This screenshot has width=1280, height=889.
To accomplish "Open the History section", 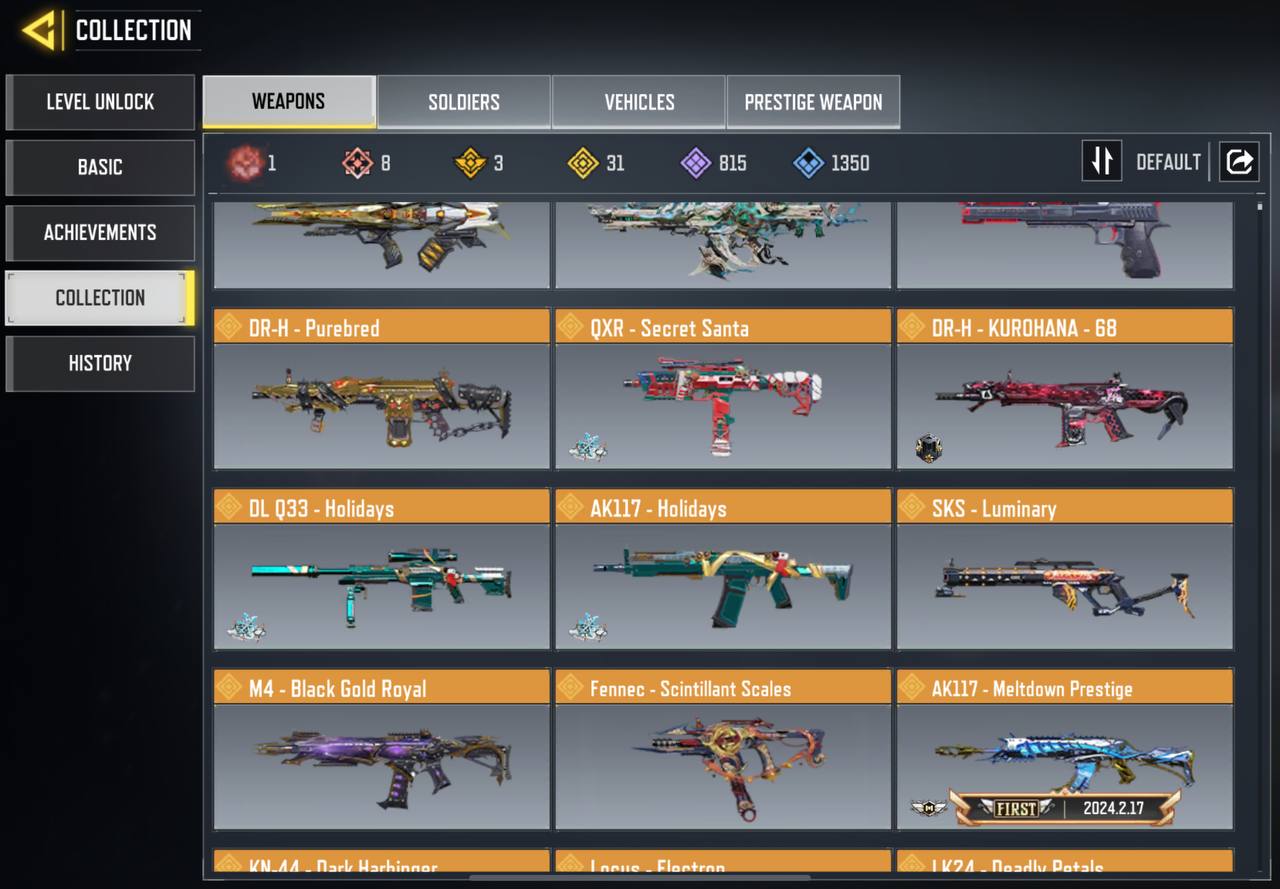I will click(100, 363).
